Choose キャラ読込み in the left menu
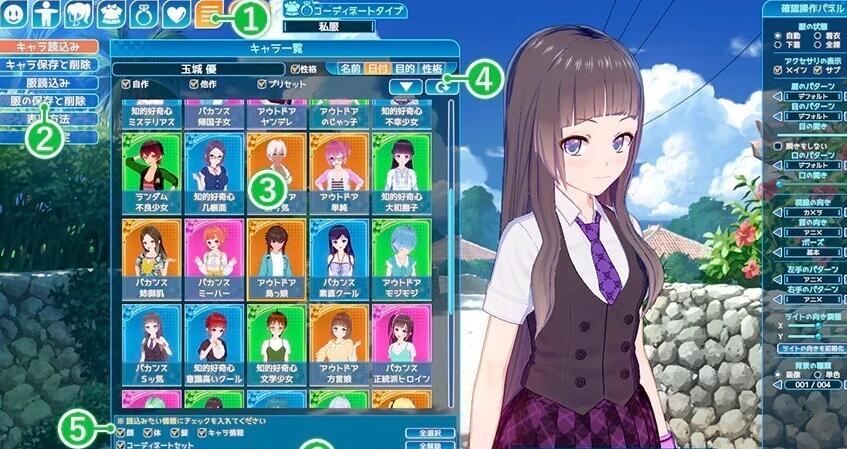847x449 pixels. tap(50, 47)
